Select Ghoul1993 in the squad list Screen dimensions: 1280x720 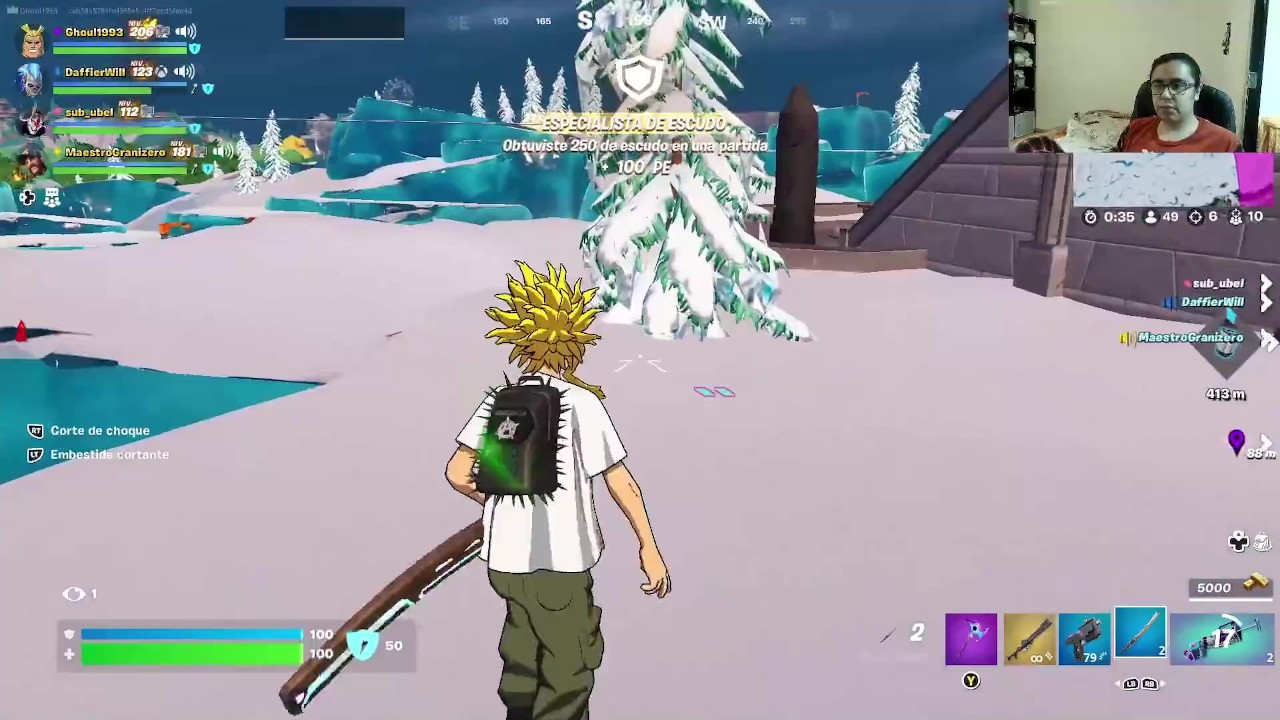tap(93, 32)
